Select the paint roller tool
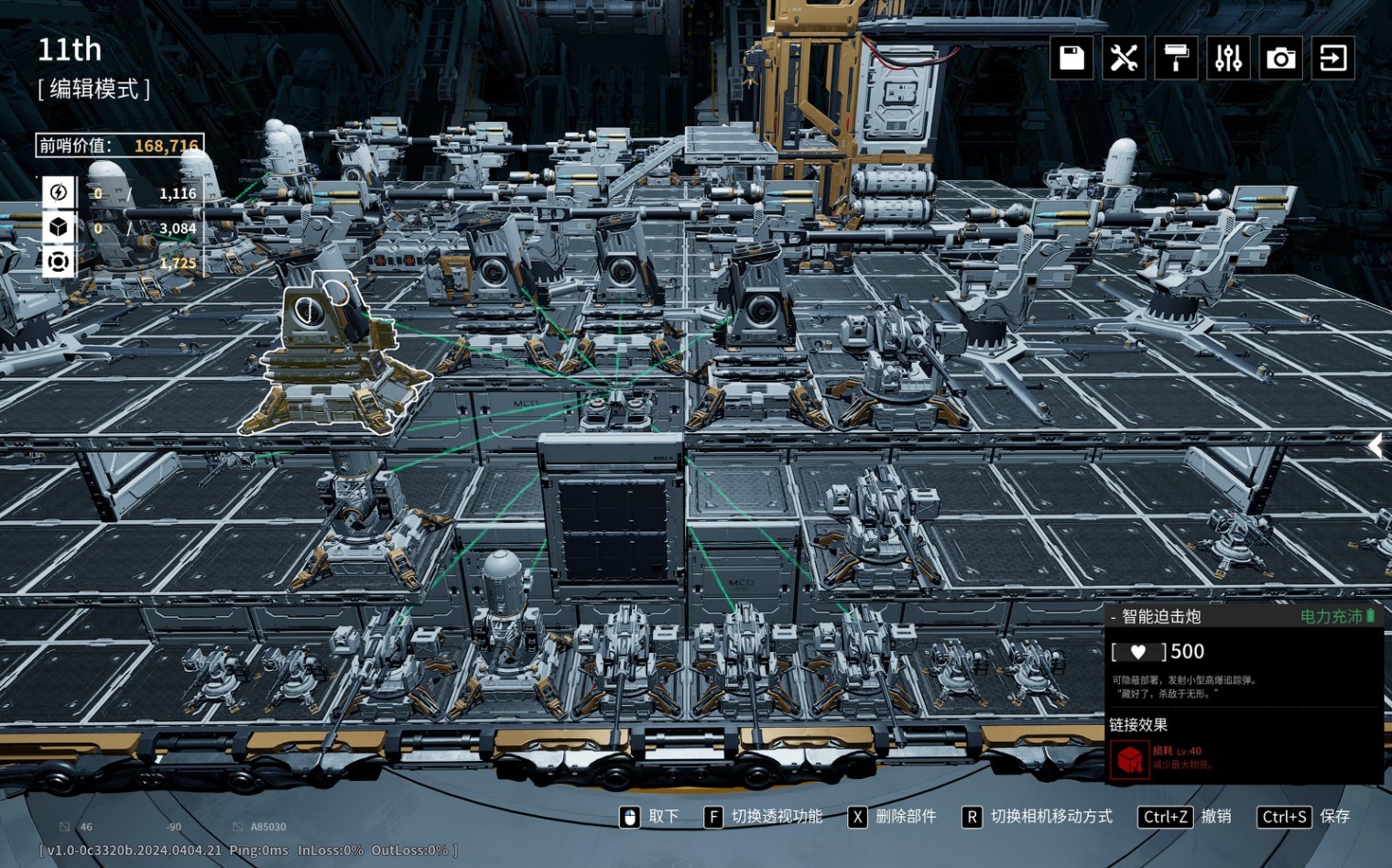This screenshot has width=1392, height=868. pos(1176,58)
